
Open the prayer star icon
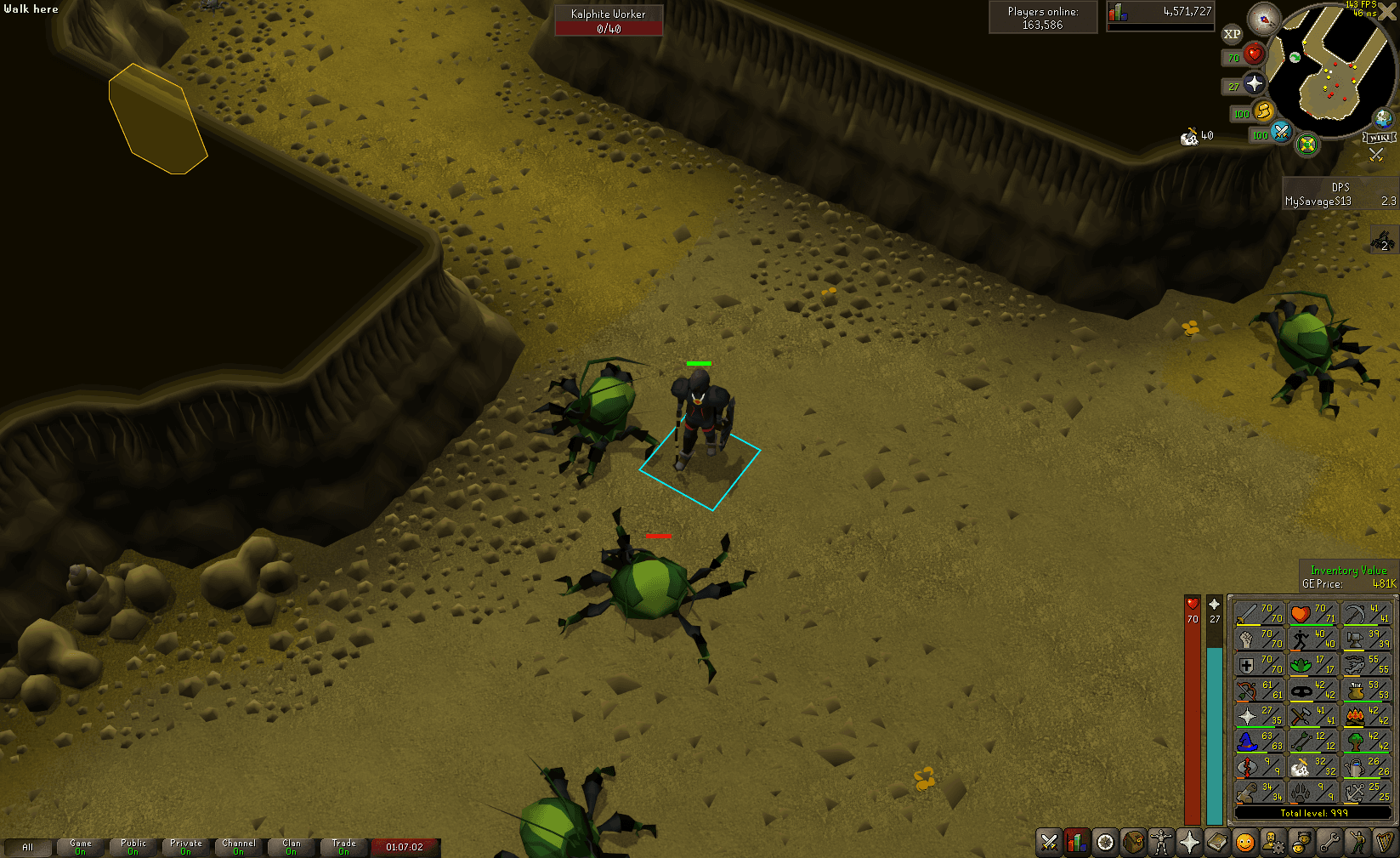click(1191, 844)
